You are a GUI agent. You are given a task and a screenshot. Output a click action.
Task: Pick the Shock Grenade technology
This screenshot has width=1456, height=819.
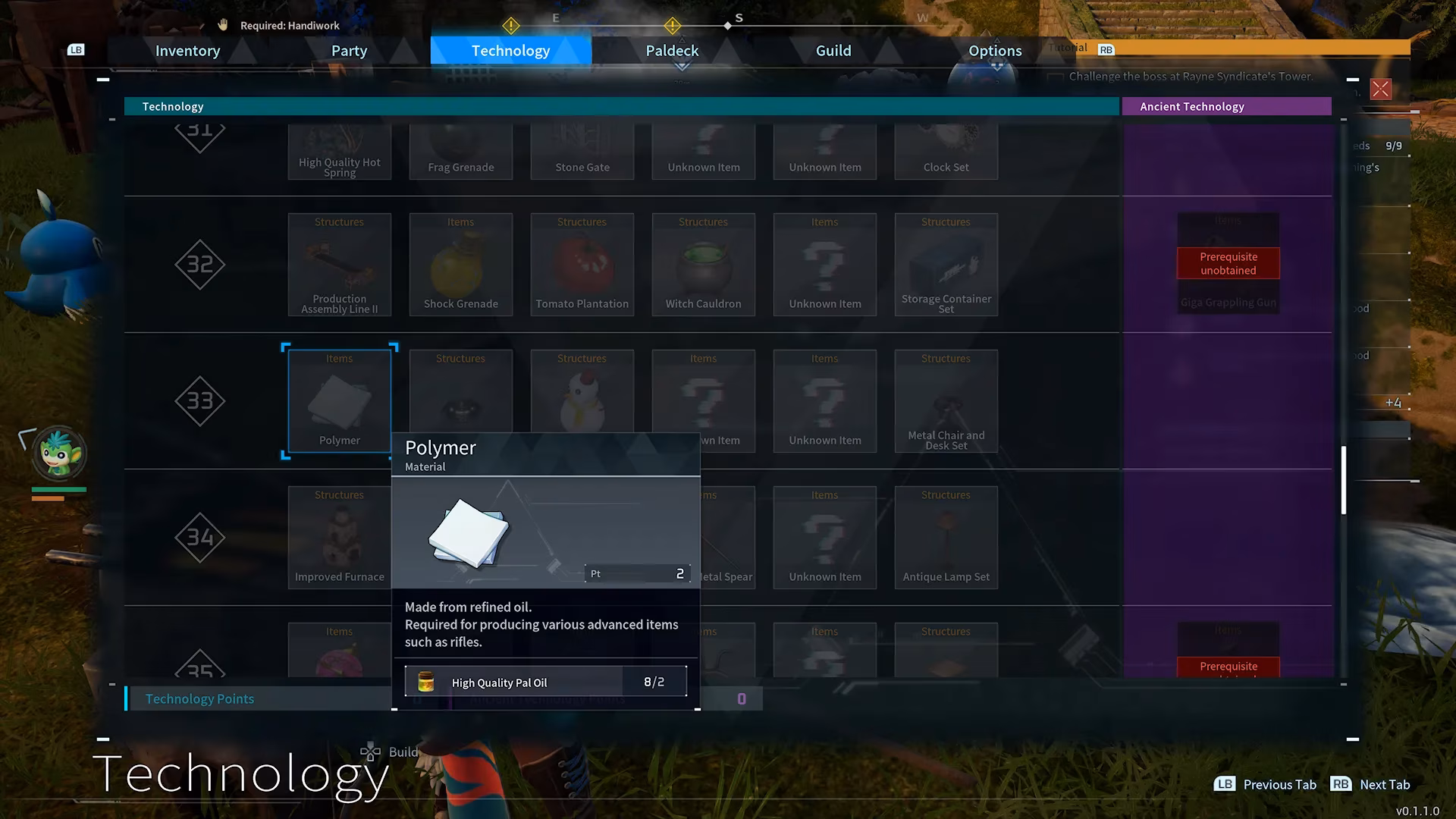[460, 264]
